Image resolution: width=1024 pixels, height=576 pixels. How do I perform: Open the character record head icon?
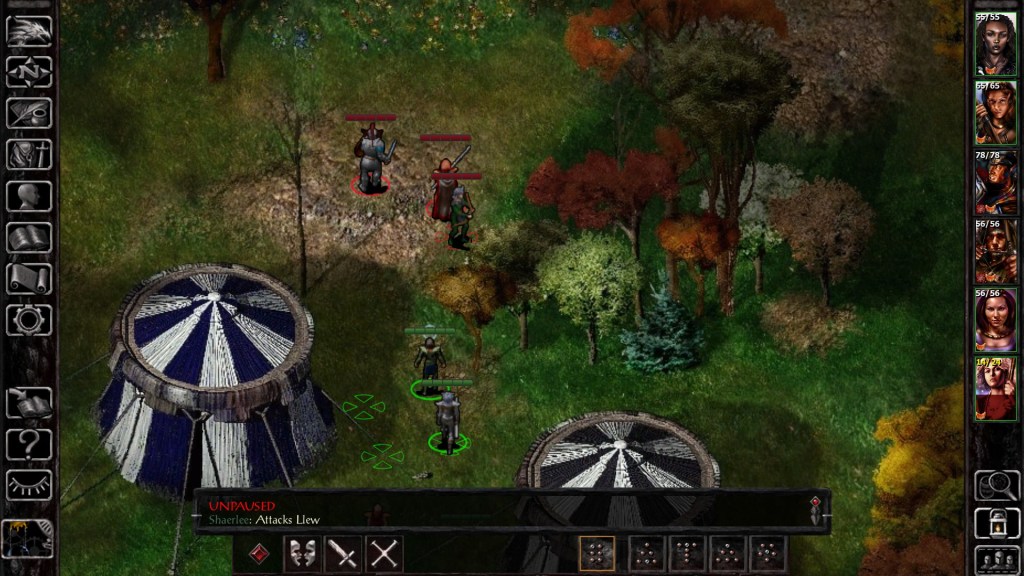click(x=29, y=195)
